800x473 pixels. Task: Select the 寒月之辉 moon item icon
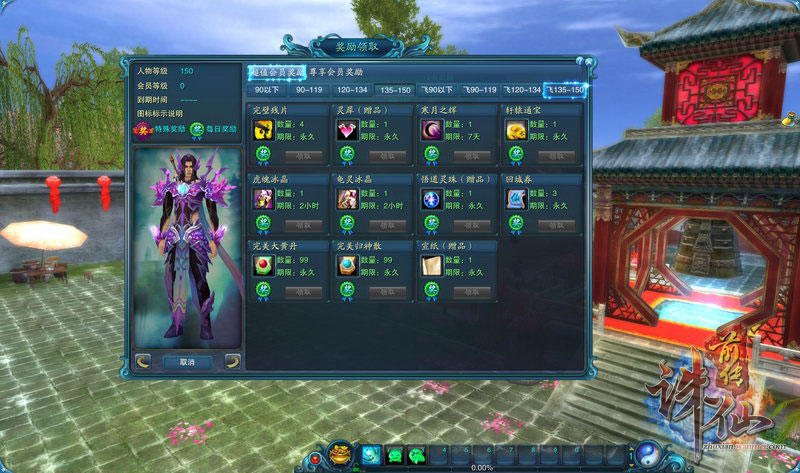pyautogui.click(x=432, y=129)
